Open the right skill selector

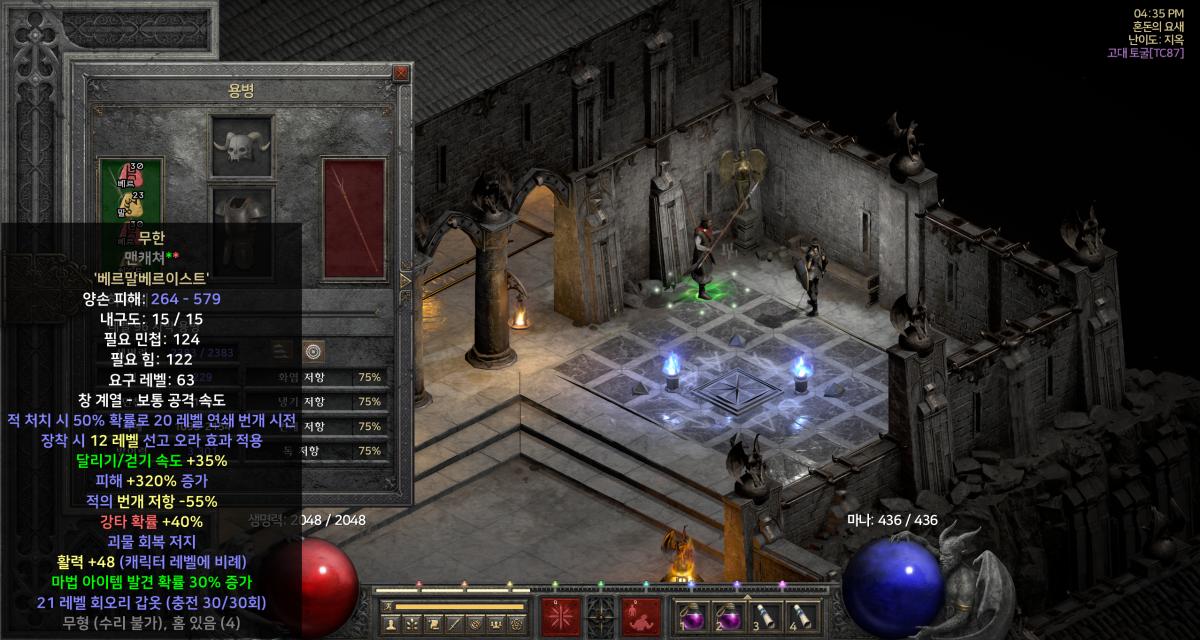[640, 618]
